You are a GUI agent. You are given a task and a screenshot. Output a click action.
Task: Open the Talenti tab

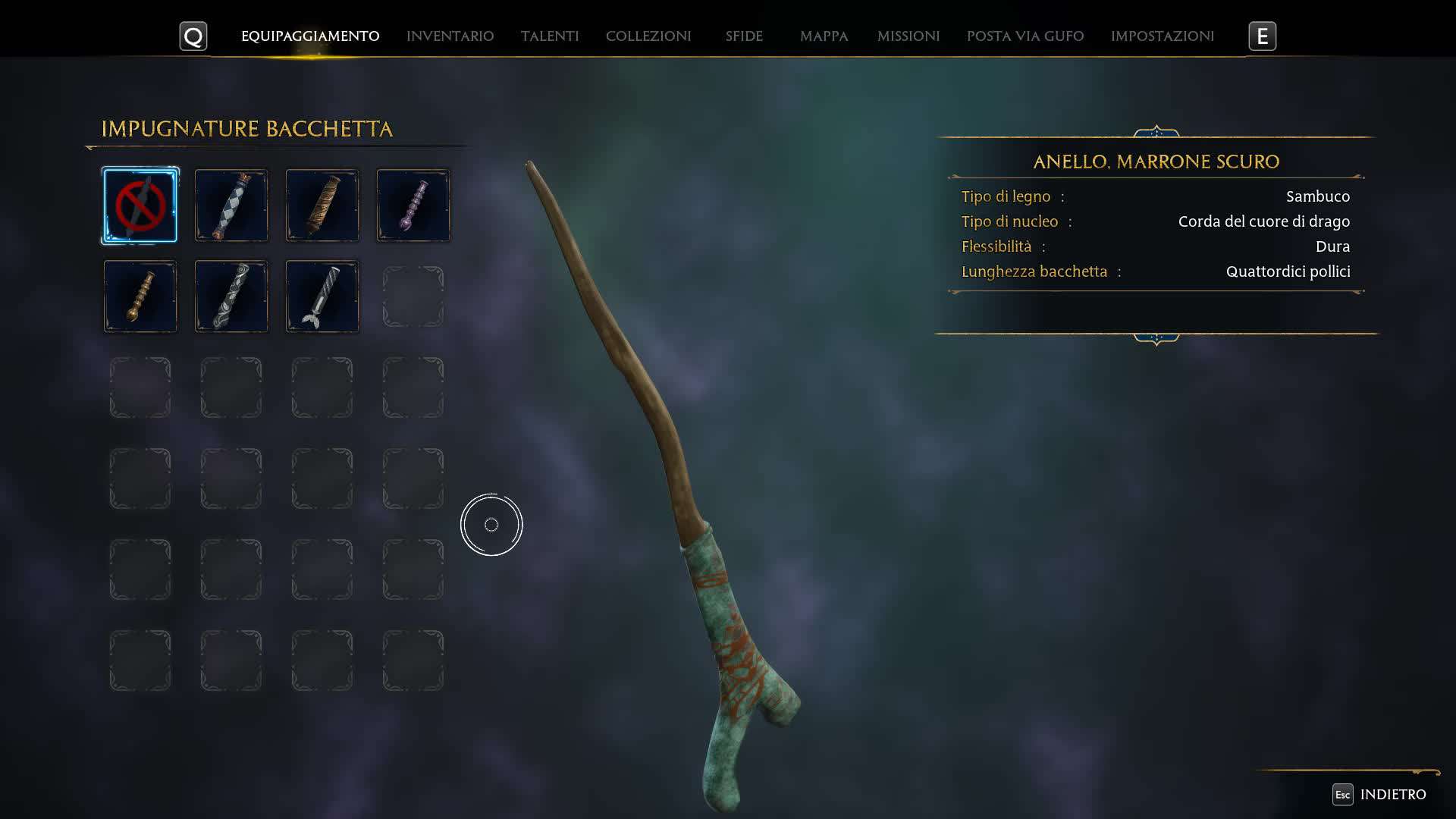[x=550, y=36]
